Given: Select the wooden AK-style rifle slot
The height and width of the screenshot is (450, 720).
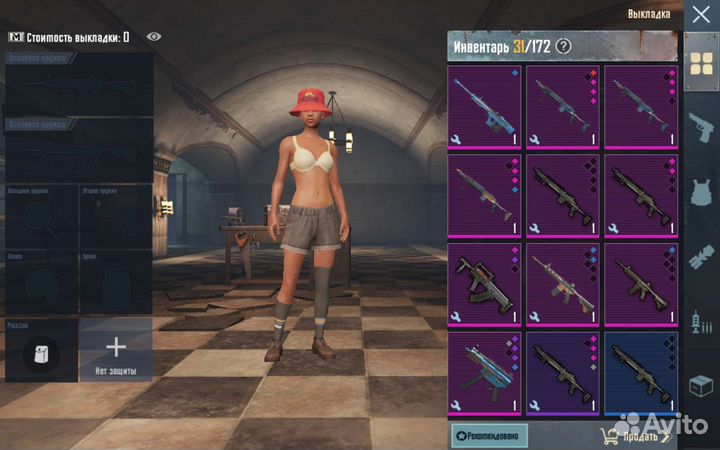Looking at the screenshot, I should 484,195.
